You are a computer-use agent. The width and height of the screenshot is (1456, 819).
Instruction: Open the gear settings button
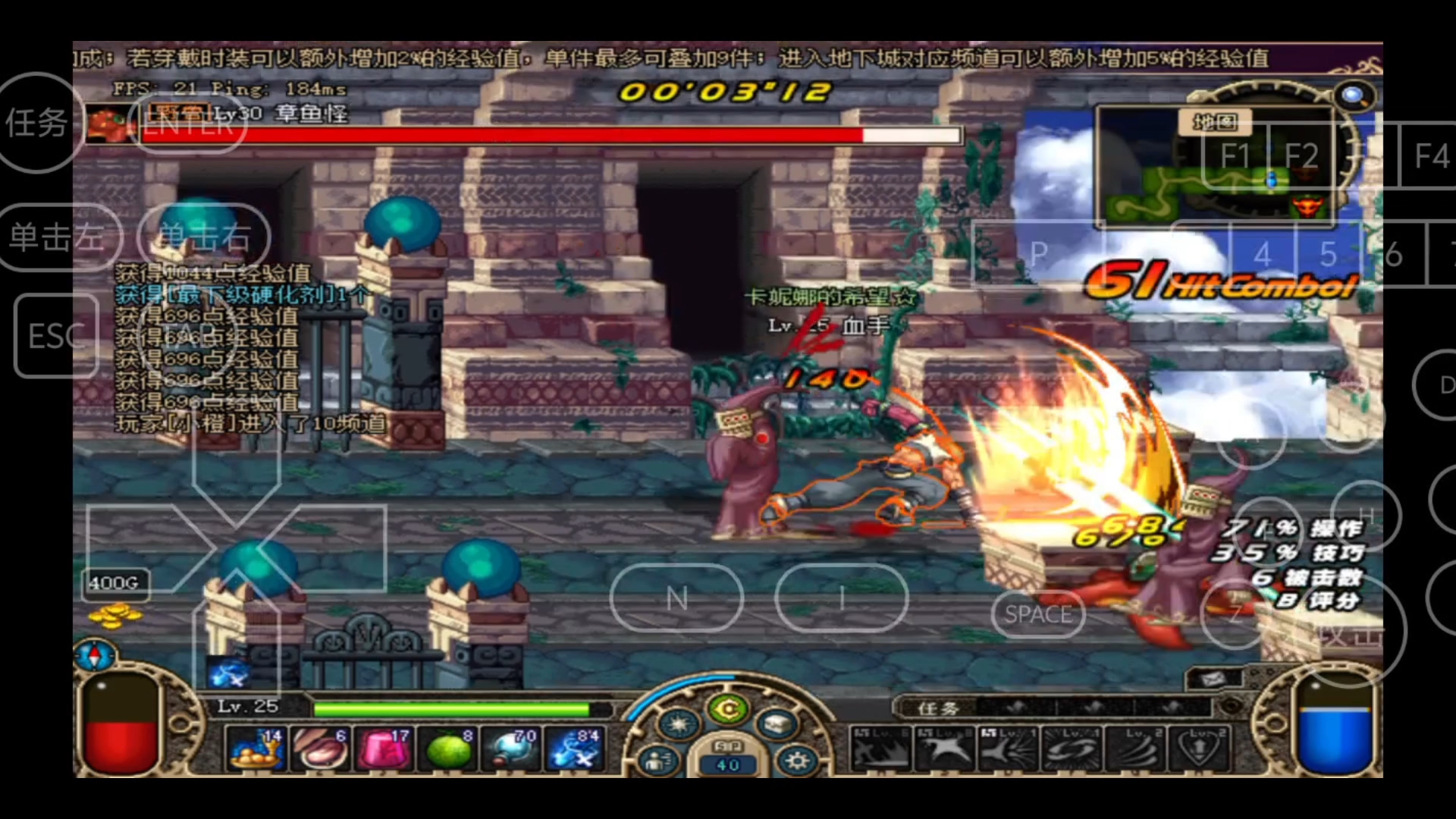(x=796, y=761)
